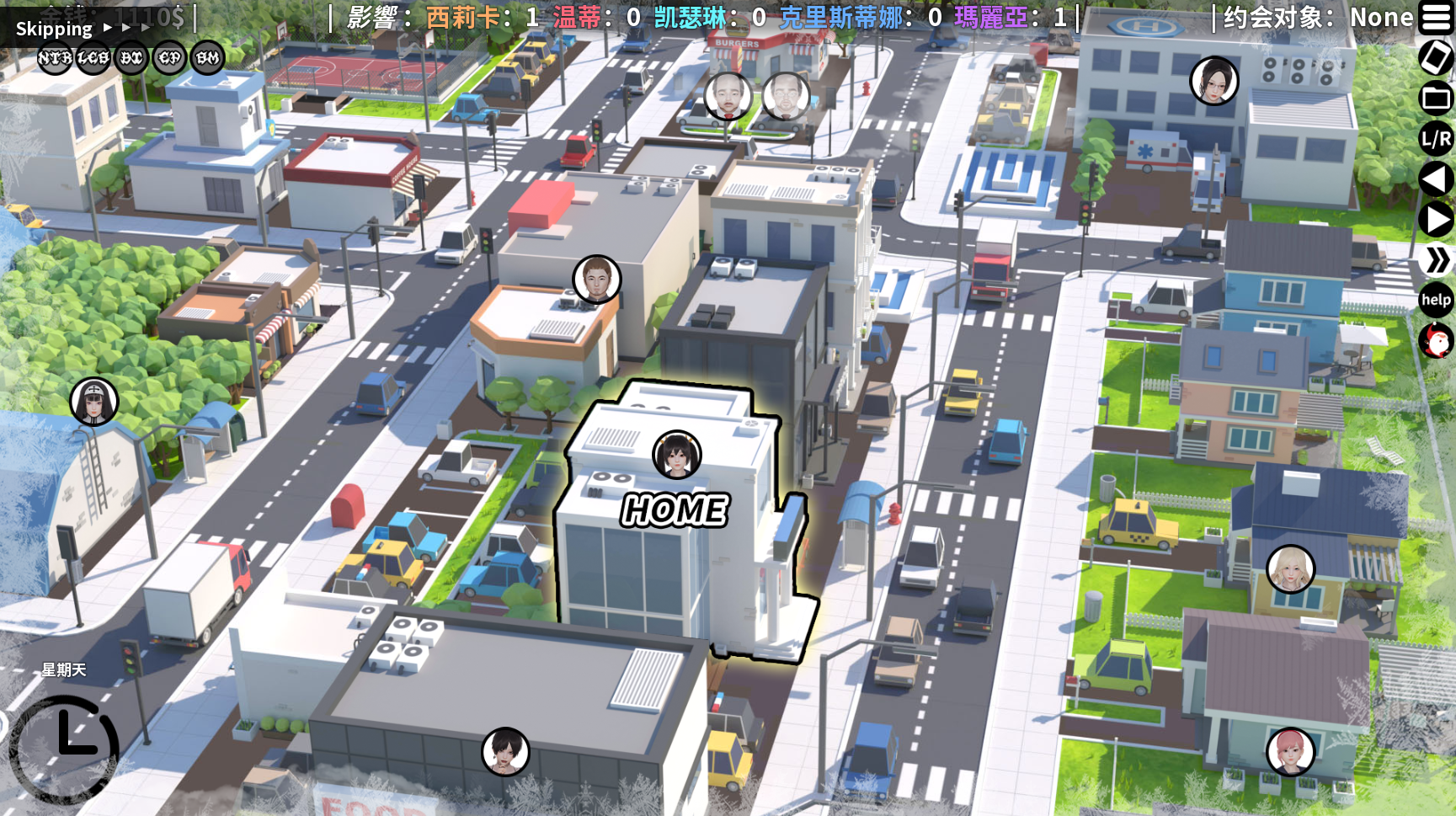Image resolution: width=1456 pixels, height=816 pixels.
Task: Select the hospital woman's portrait marker
Action: point(1213,81)
